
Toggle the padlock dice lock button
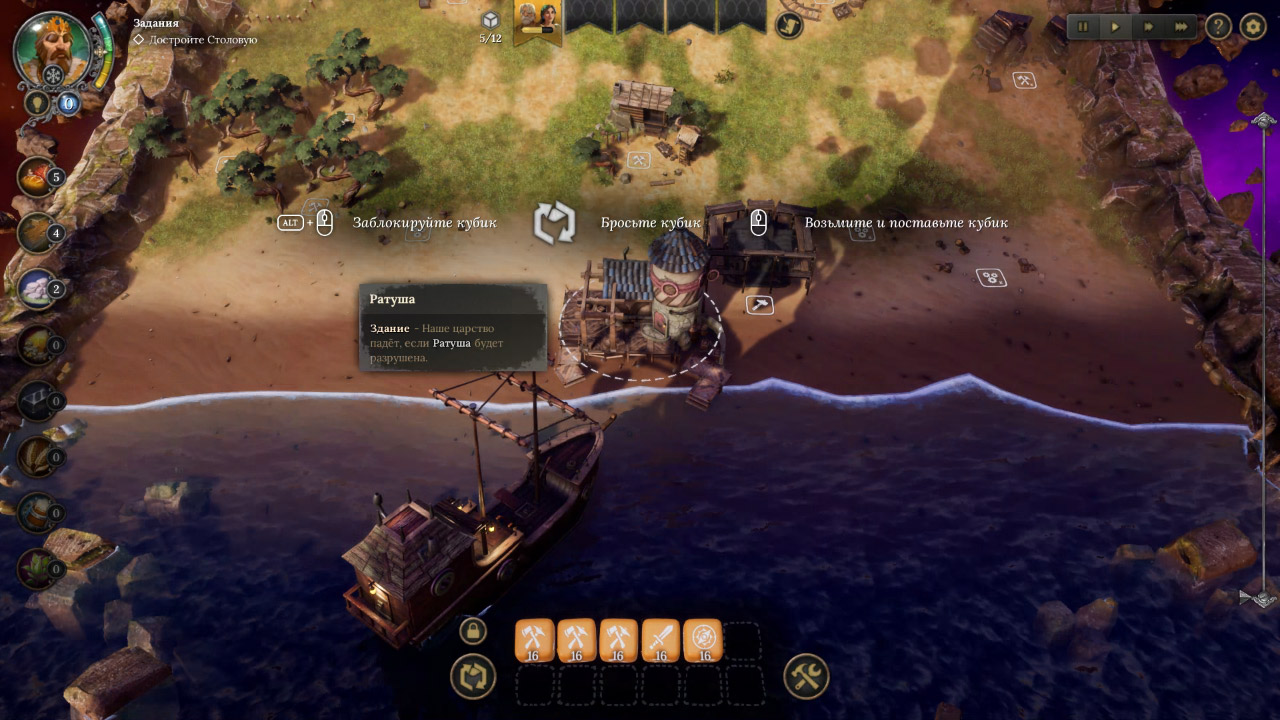click(x=473, y=631)
